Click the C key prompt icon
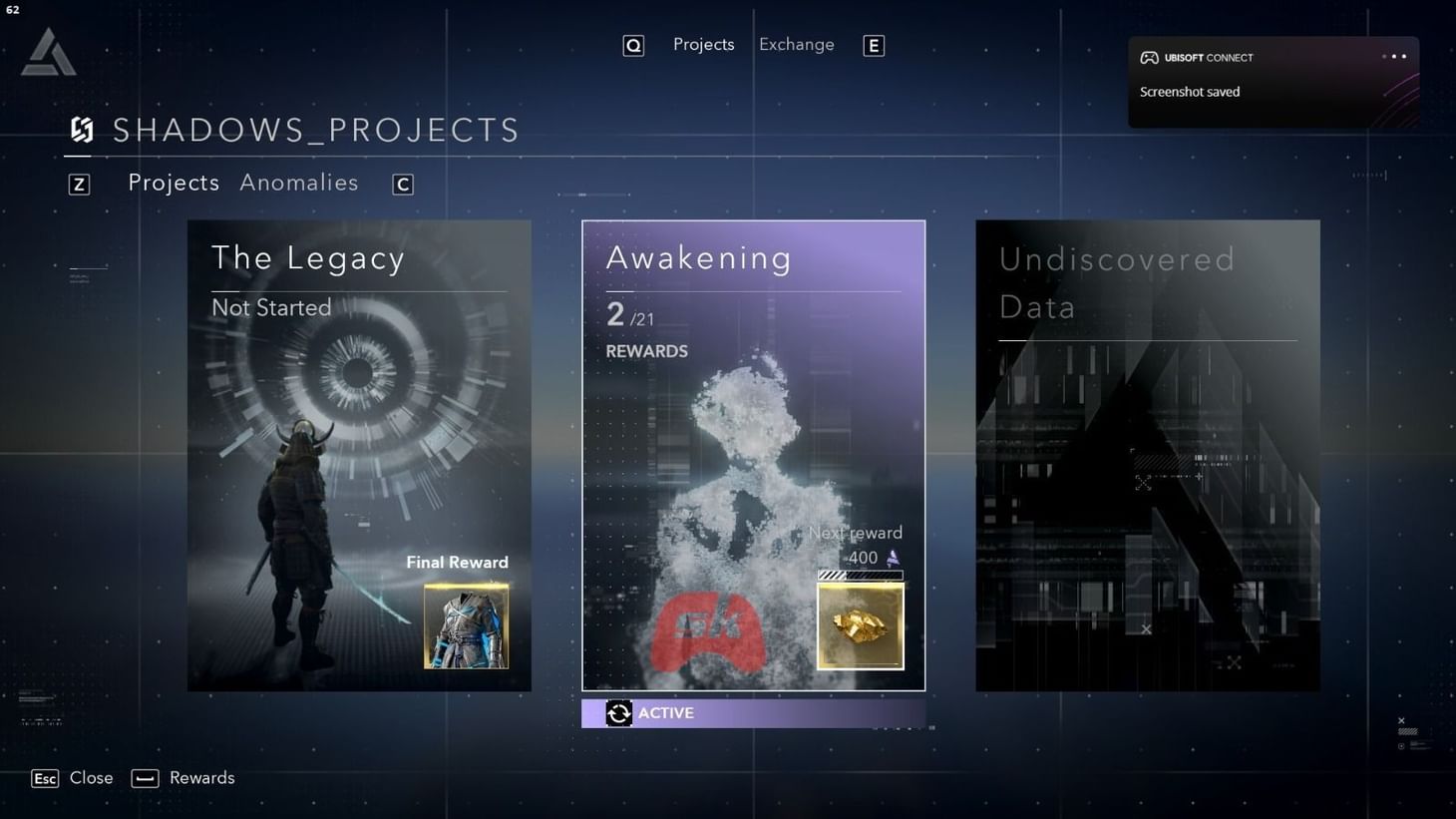Screen dimensions: 1456x819 coord(402,184)
